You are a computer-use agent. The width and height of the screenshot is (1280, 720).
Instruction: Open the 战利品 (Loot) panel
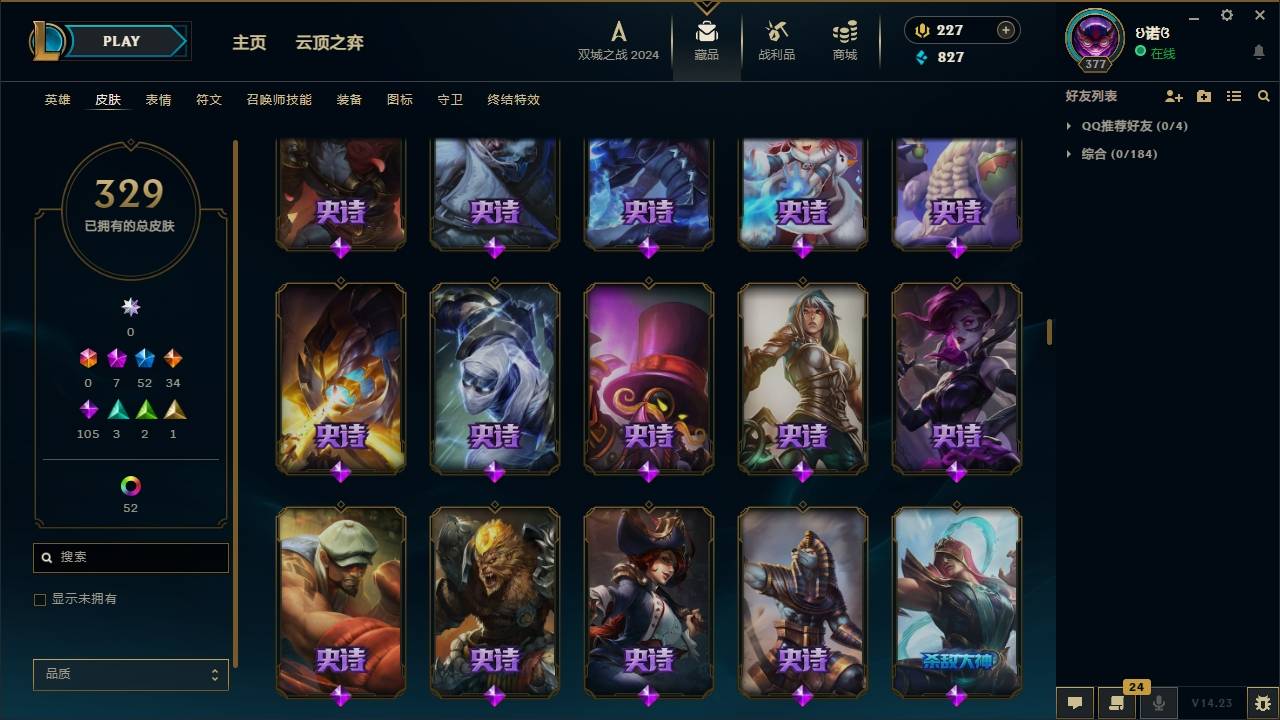776,41
